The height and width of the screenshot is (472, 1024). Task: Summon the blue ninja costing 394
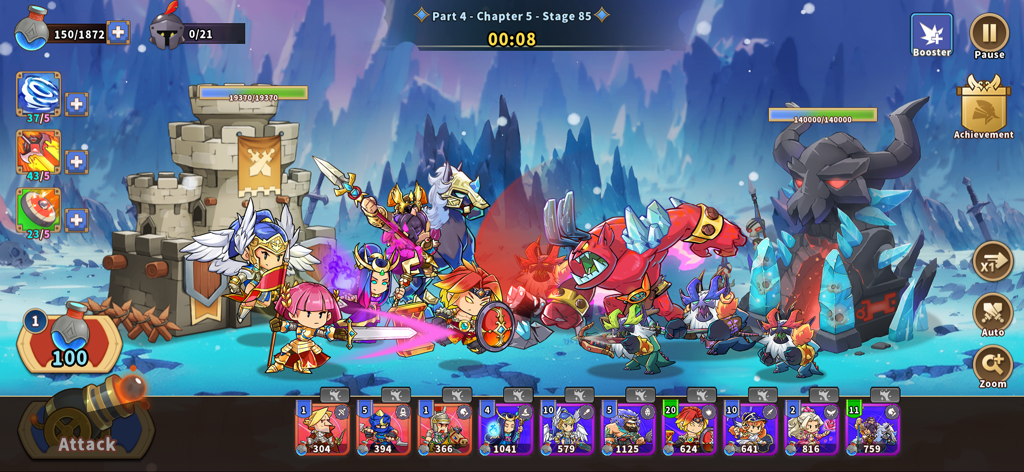(x=383, y=427)
